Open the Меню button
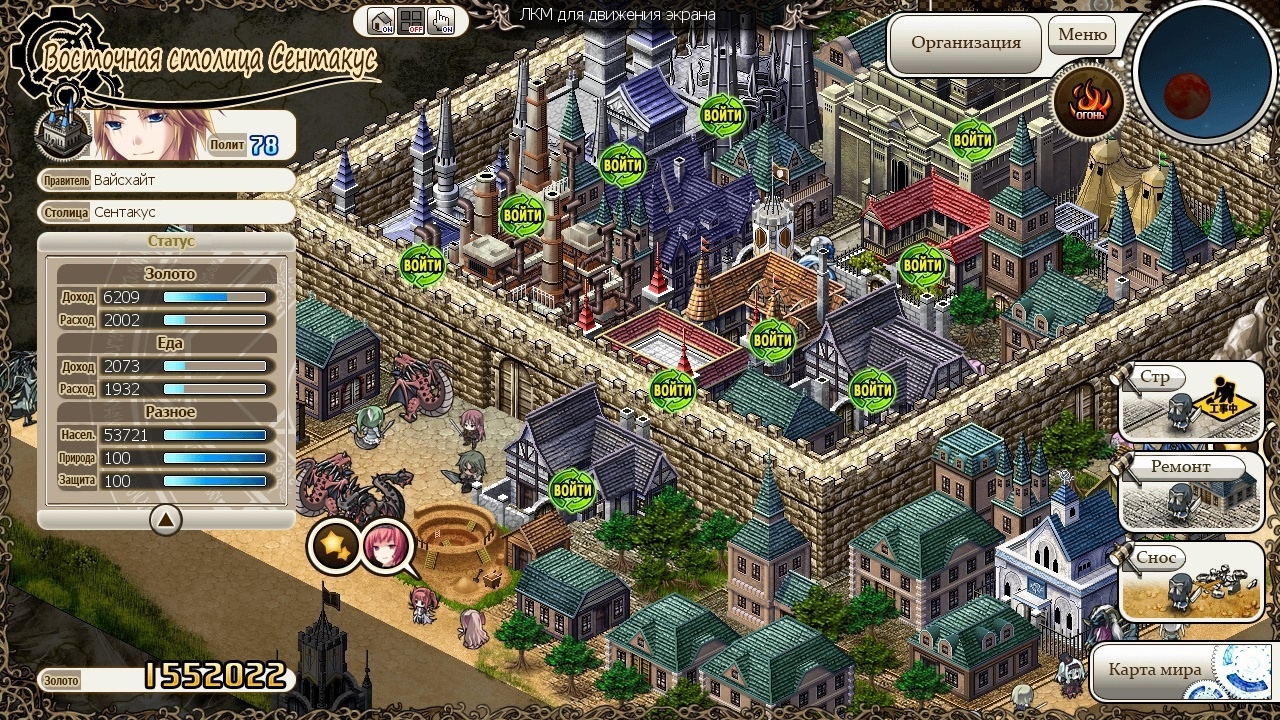This screenshot has height=720, width=1280. 1082,35
